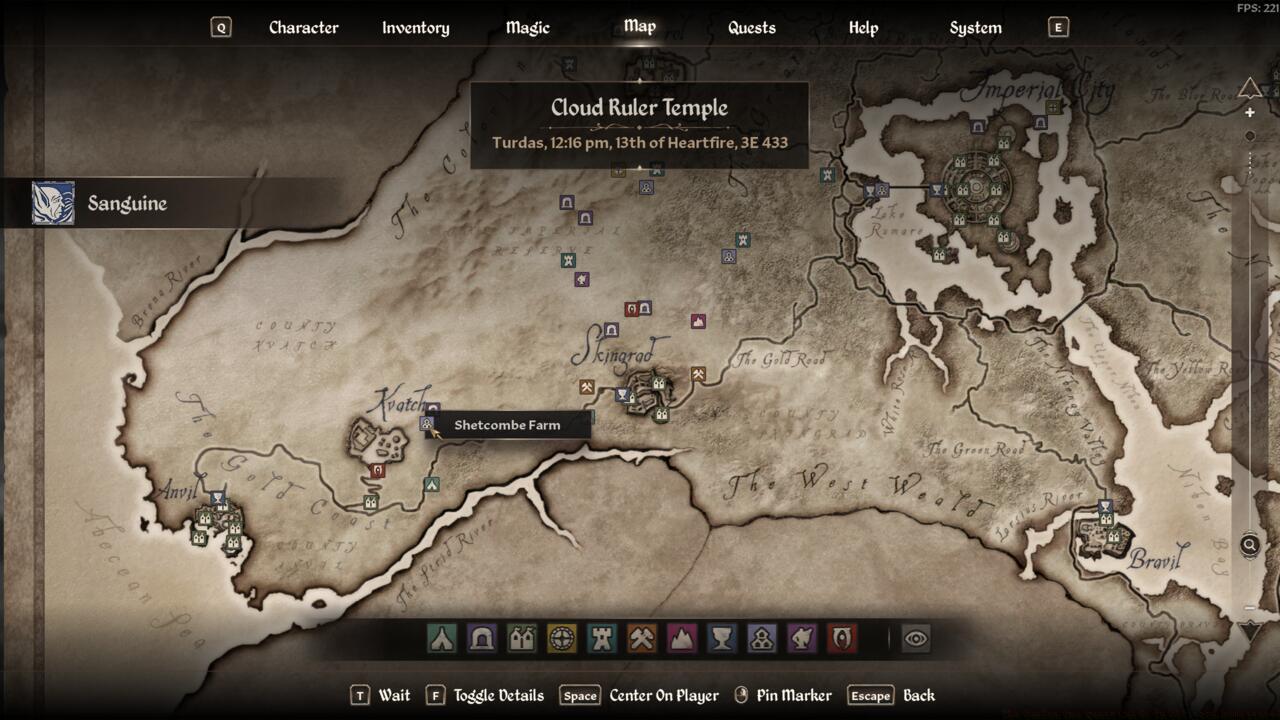This screenshot has height=720, width=1280.
Task: Select the Shetcombe Farm map marker
Action: 427,424
